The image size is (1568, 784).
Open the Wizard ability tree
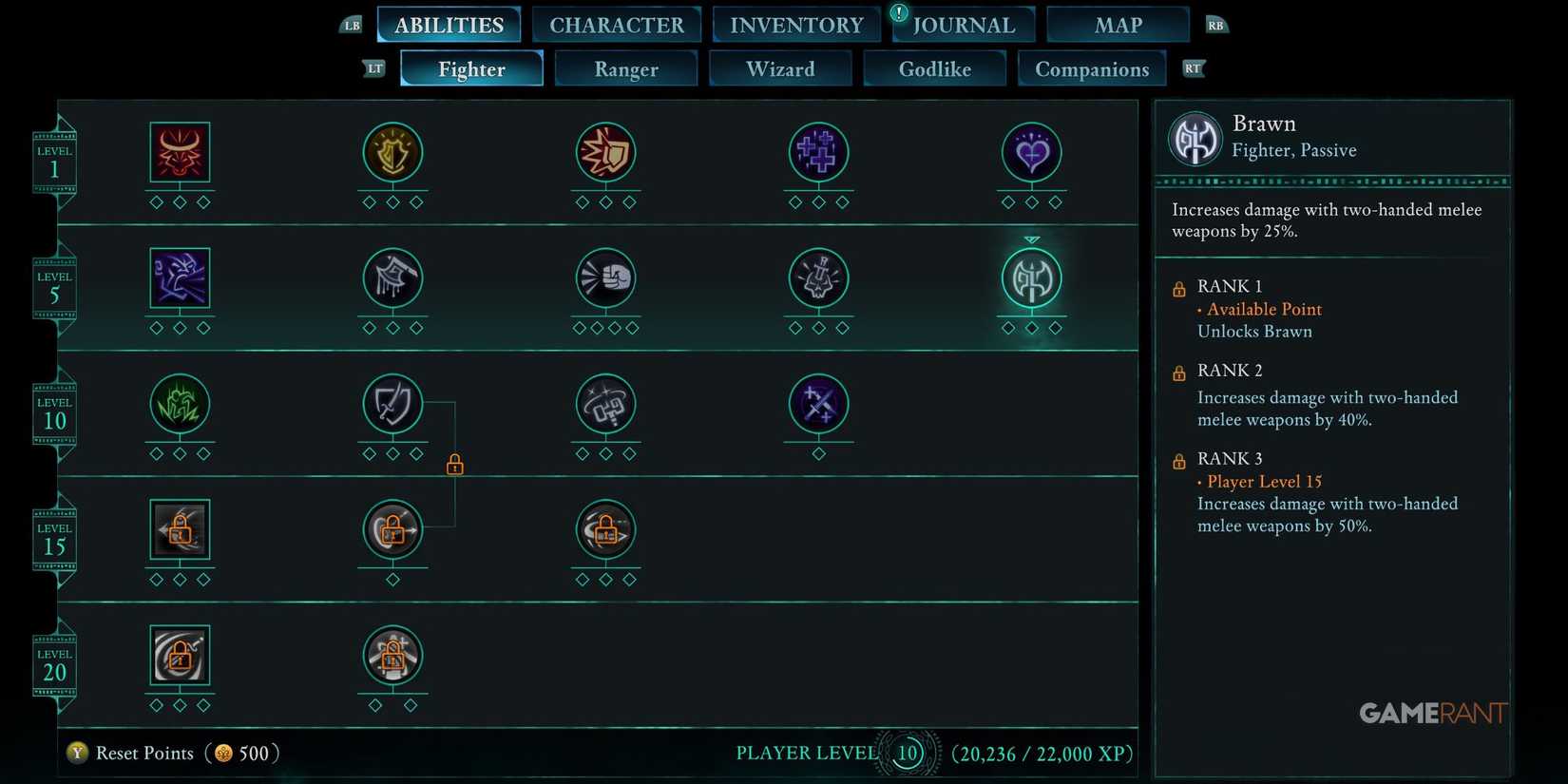(x=780, y=68)
